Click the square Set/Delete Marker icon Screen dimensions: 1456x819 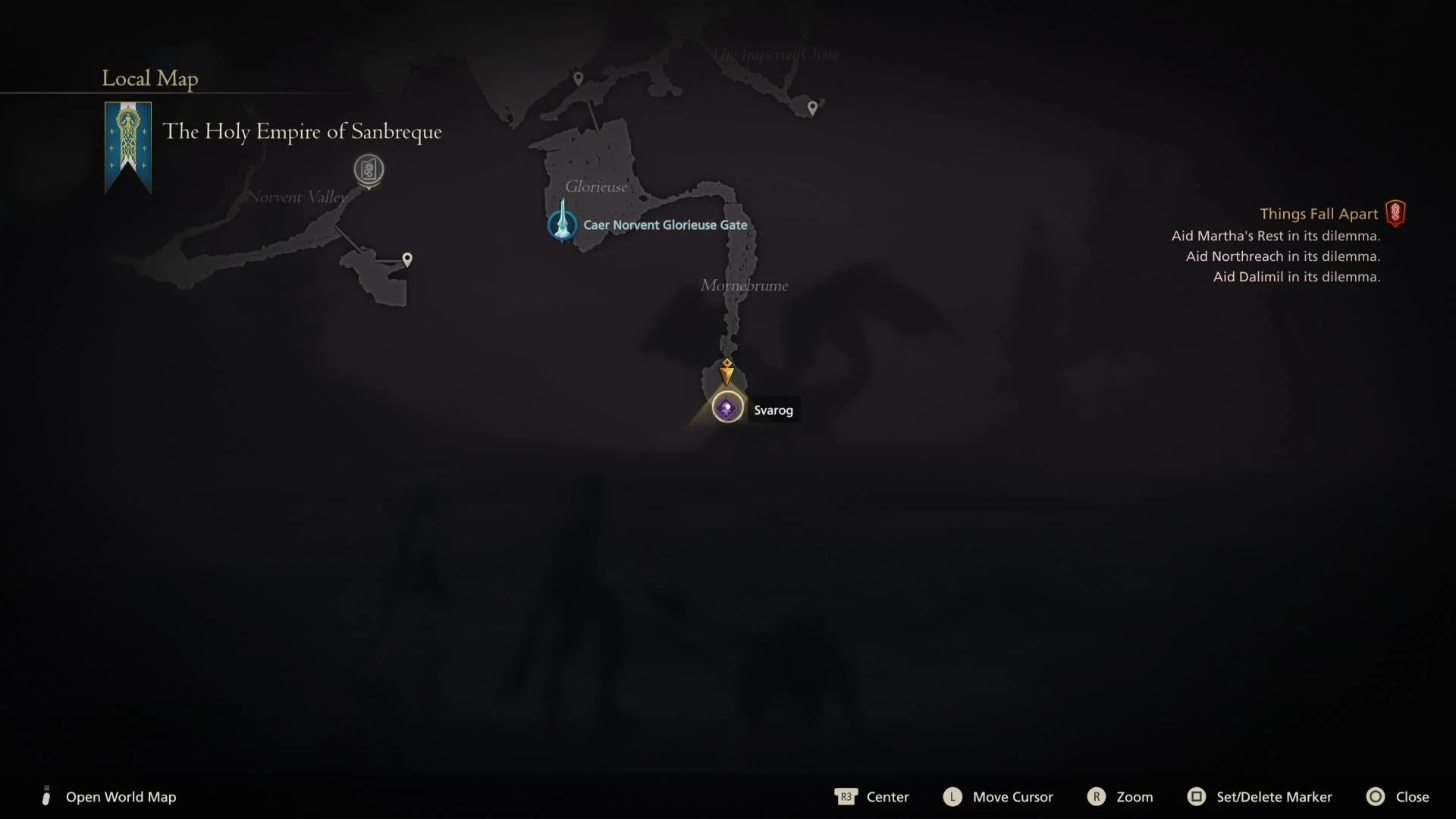pos(1197,796)
